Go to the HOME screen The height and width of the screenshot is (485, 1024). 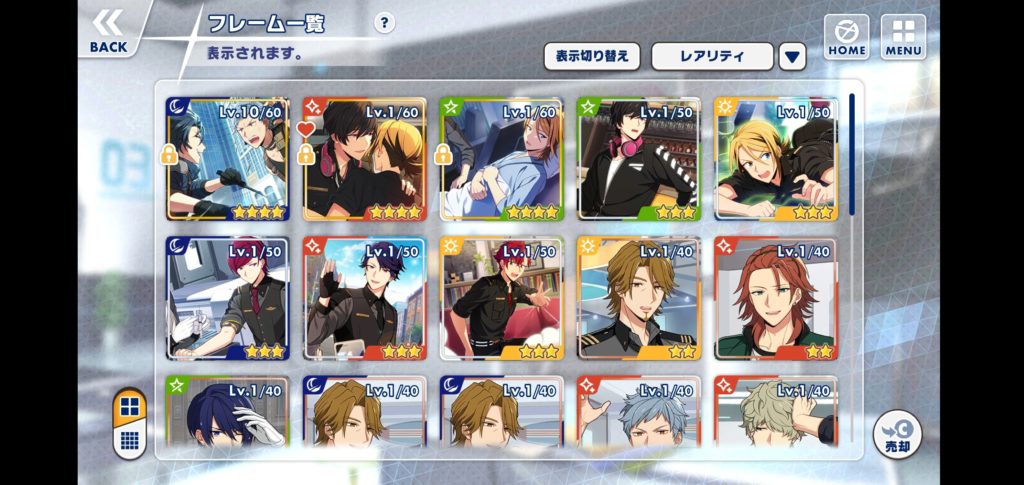tap(846, 37)
